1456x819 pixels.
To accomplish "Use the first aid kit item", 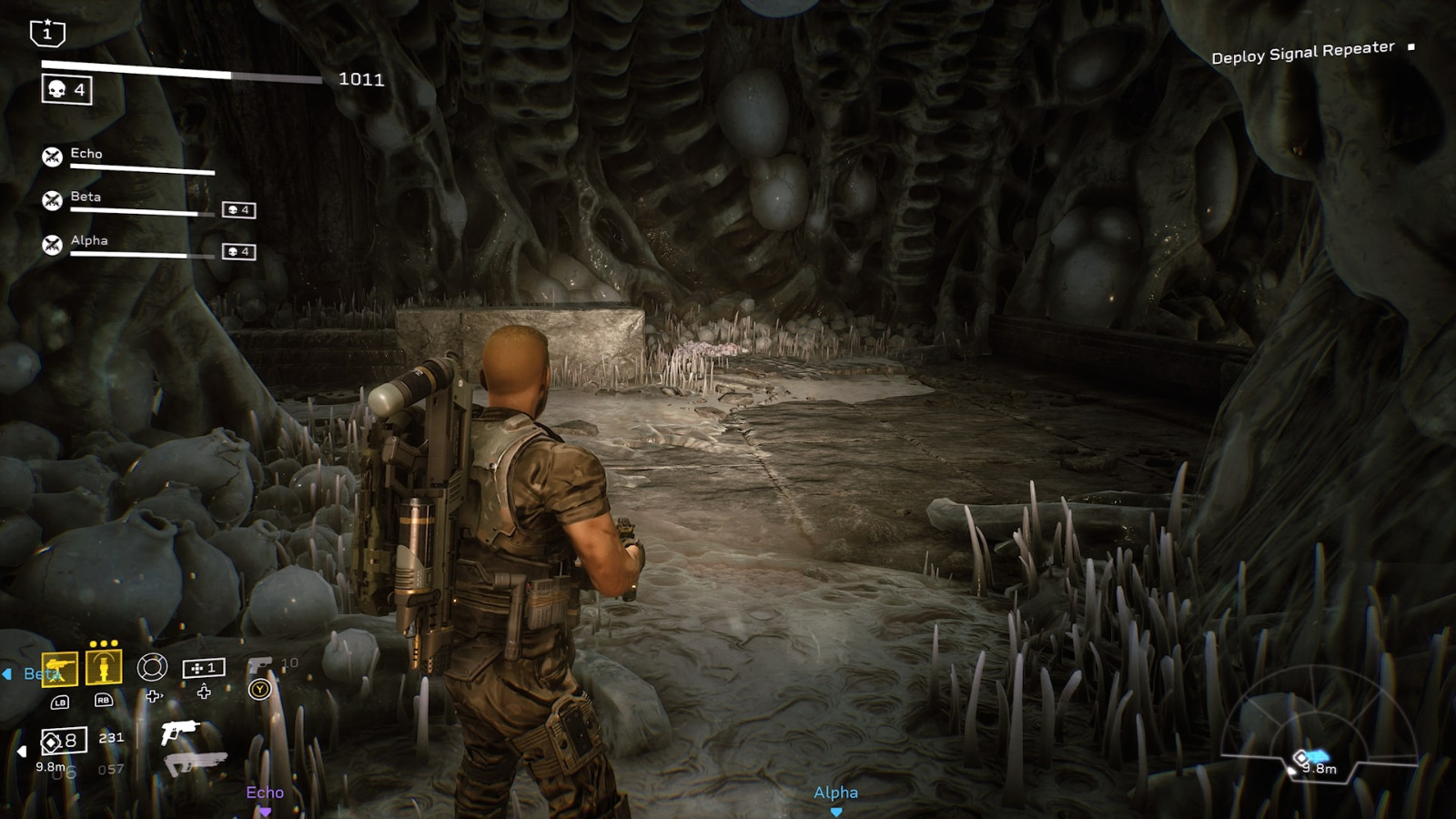I will click(x=203, y=668).
